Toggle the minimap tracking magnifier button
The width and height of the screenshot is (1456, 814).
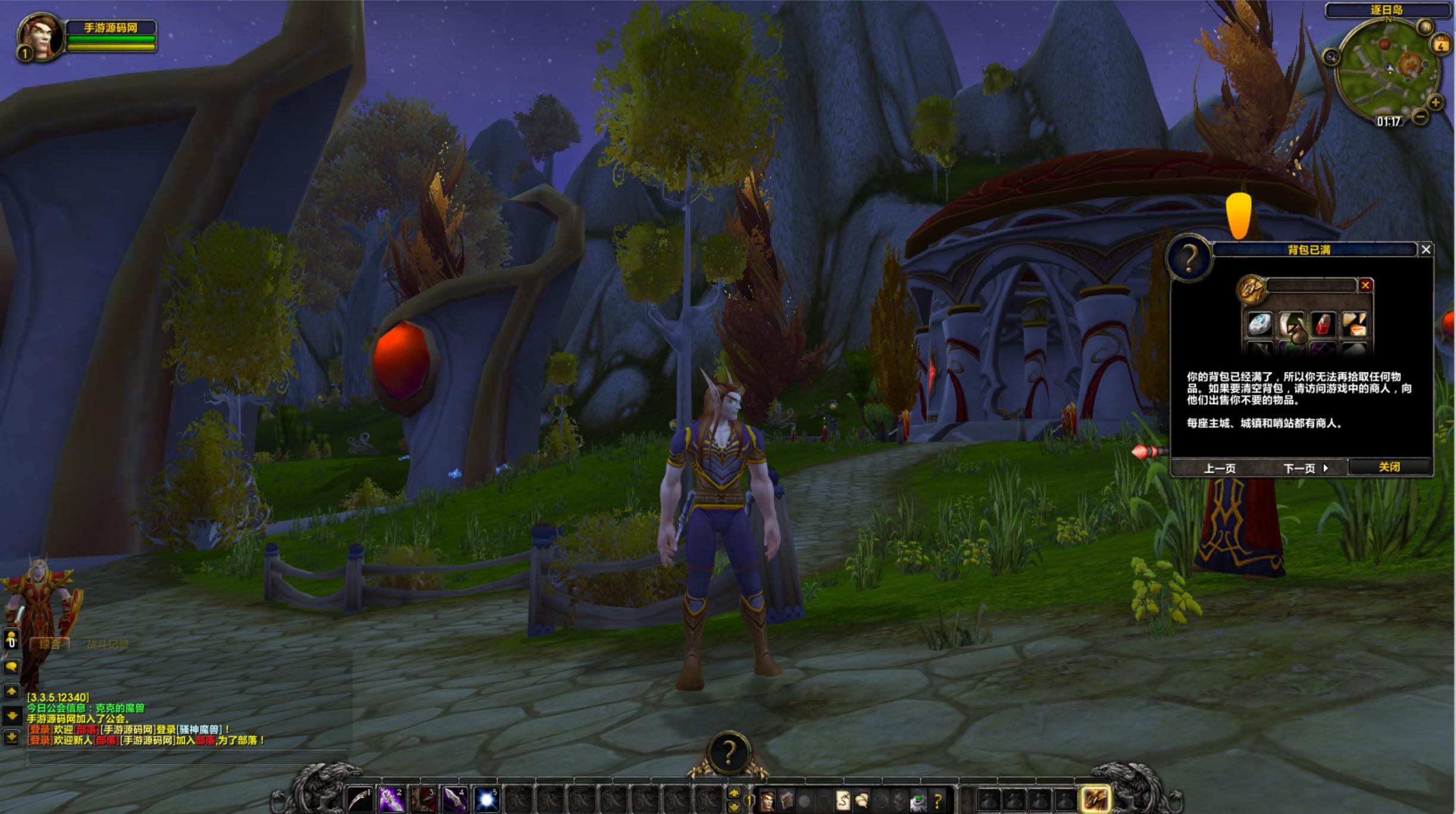click(x=1330, y=57)
